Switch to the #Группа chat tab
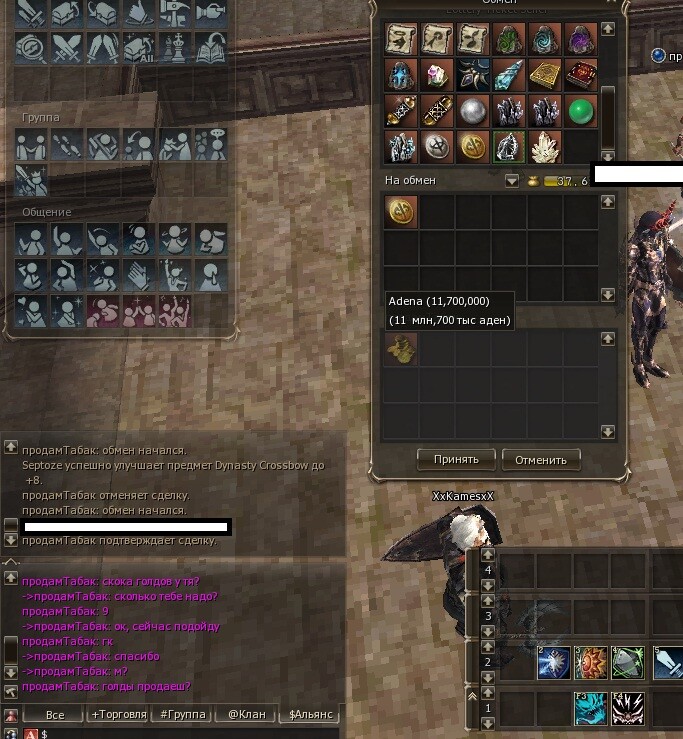This screenshot has height=739, width=683. click(x=182, y=714)
